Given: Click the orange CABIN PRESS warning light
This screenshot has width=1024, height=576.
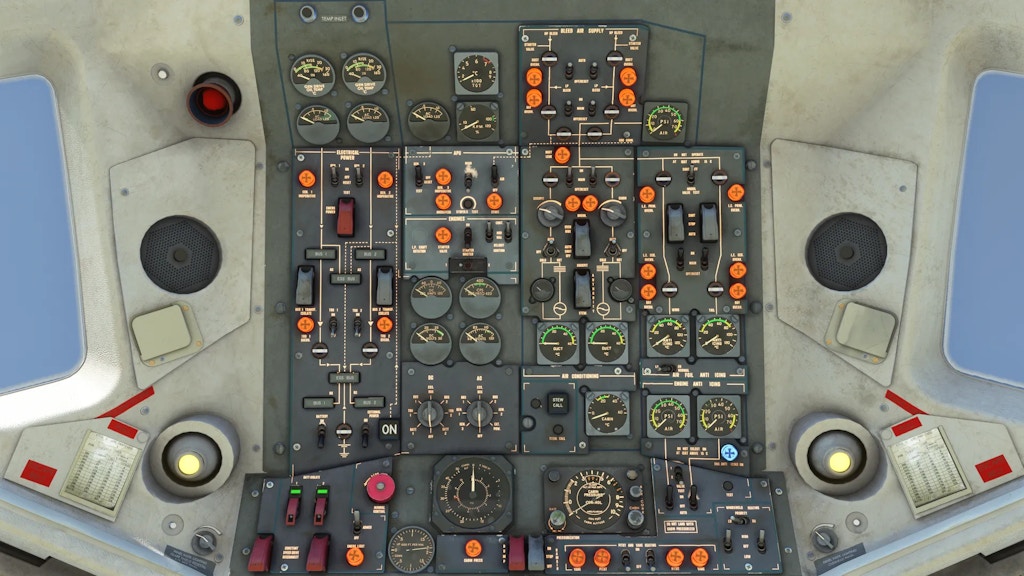Looking at the screenshot, I should click(473, 548).
